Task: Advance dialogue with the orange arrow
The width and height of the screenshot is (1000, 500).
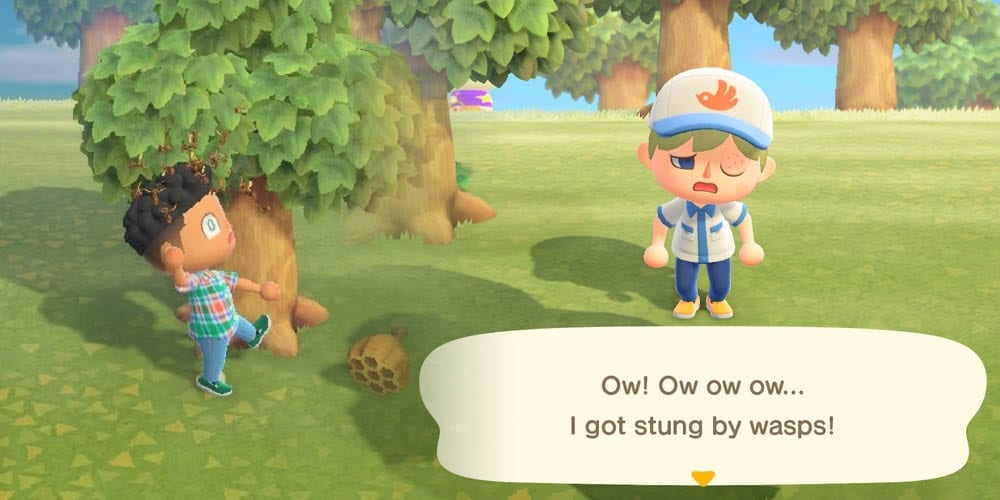Action: pyautogui.click(x=703, y=478)
